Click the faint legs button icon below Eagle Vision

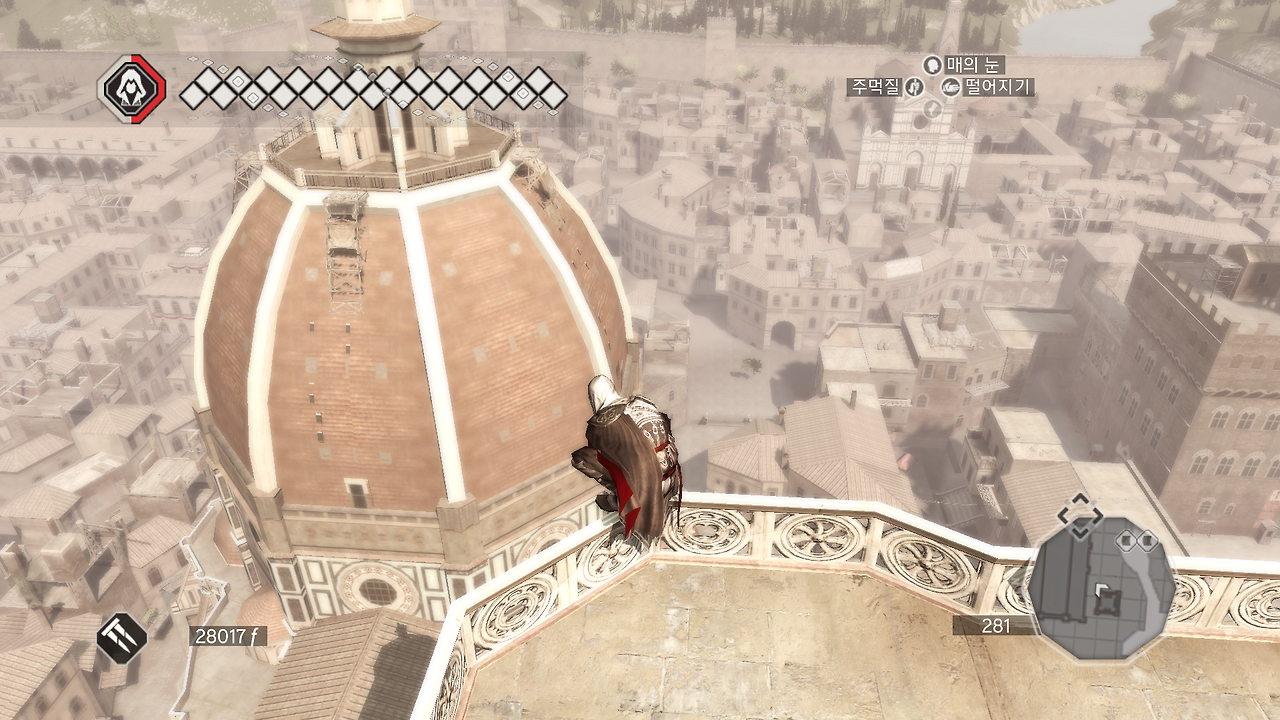(932, 109)
